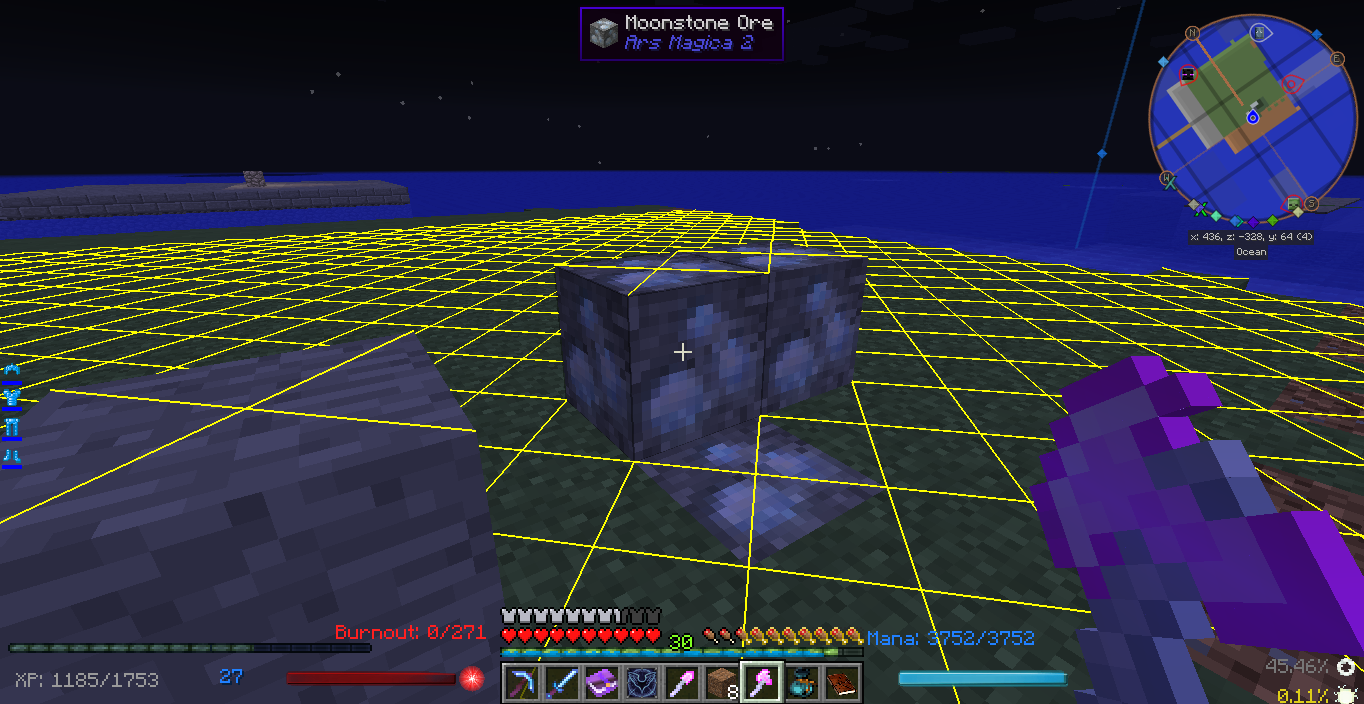Select the pickaxe hotbar slot
Image resolution: width=1364 pixels, height=704 pixels.
(521, 683)
